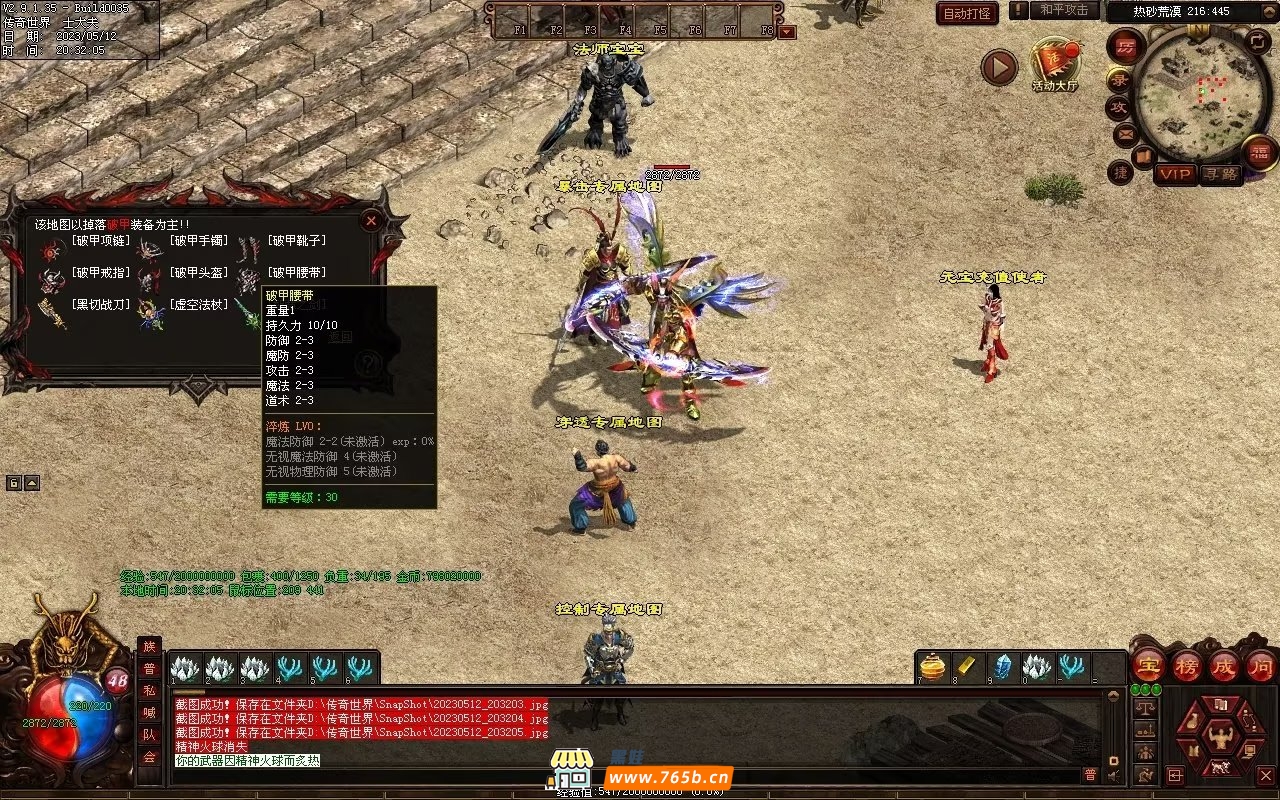1280x800 pixels.
Task: Open the 榜 rankings button
Action: point(1187,665)
